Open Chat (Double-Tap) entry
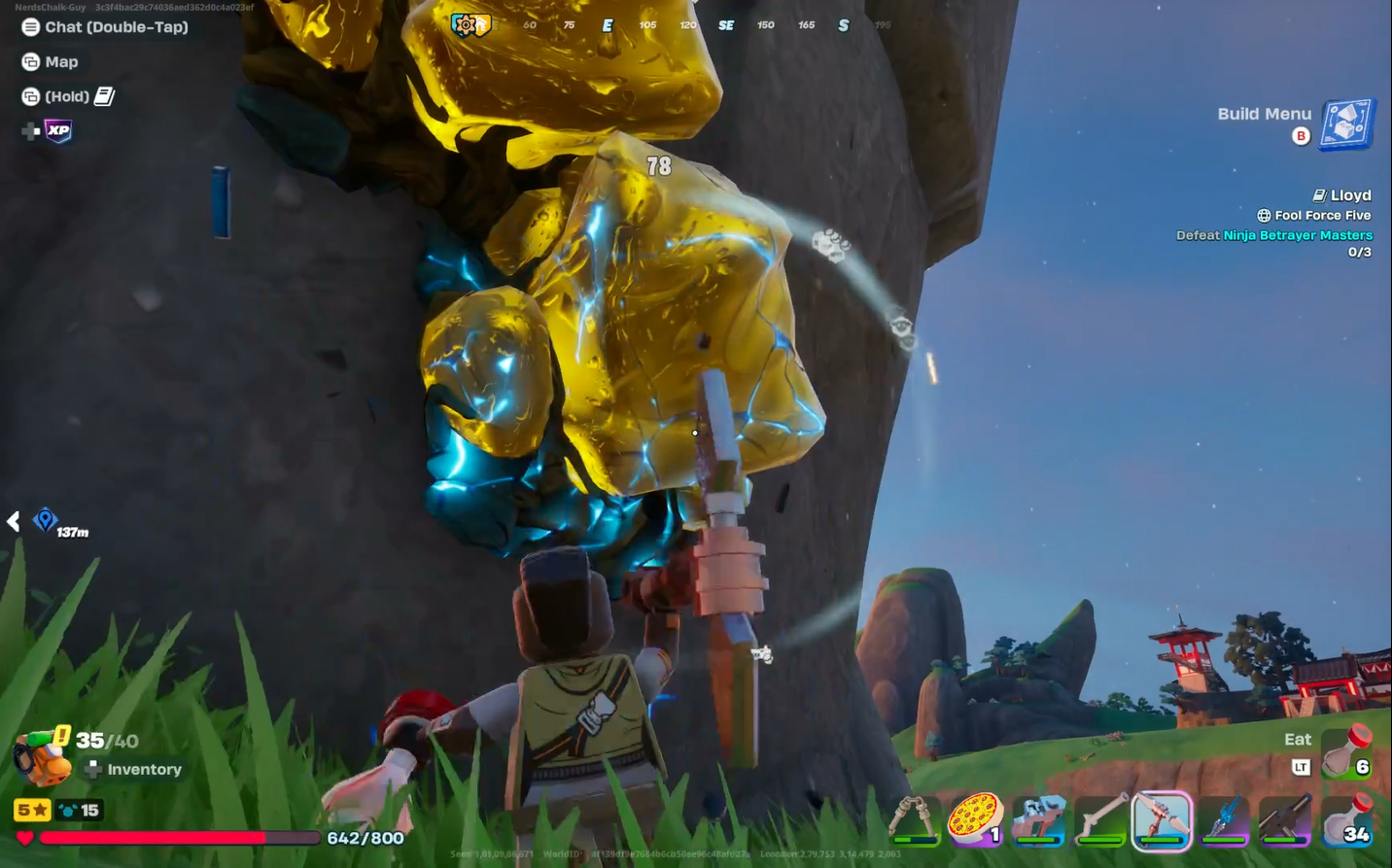The width and height of the screenshot is (1392, 868). tap(104, 26)
